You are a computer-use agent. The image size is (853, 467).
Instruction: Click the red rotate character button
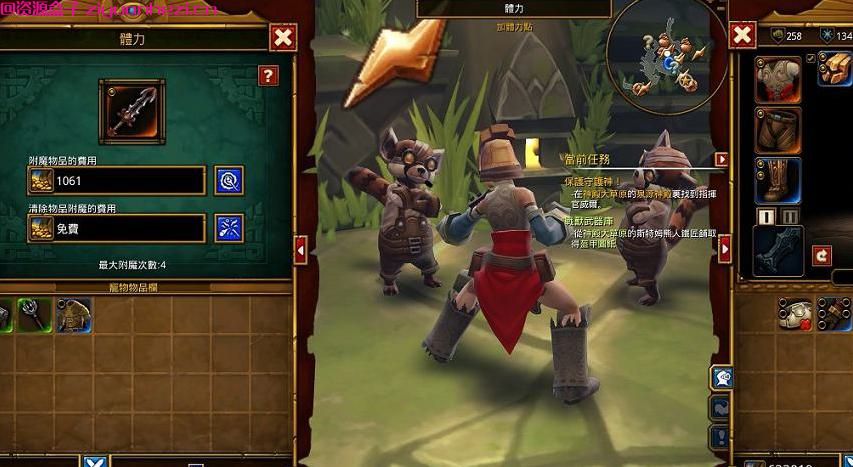click(x=821, y=255)
